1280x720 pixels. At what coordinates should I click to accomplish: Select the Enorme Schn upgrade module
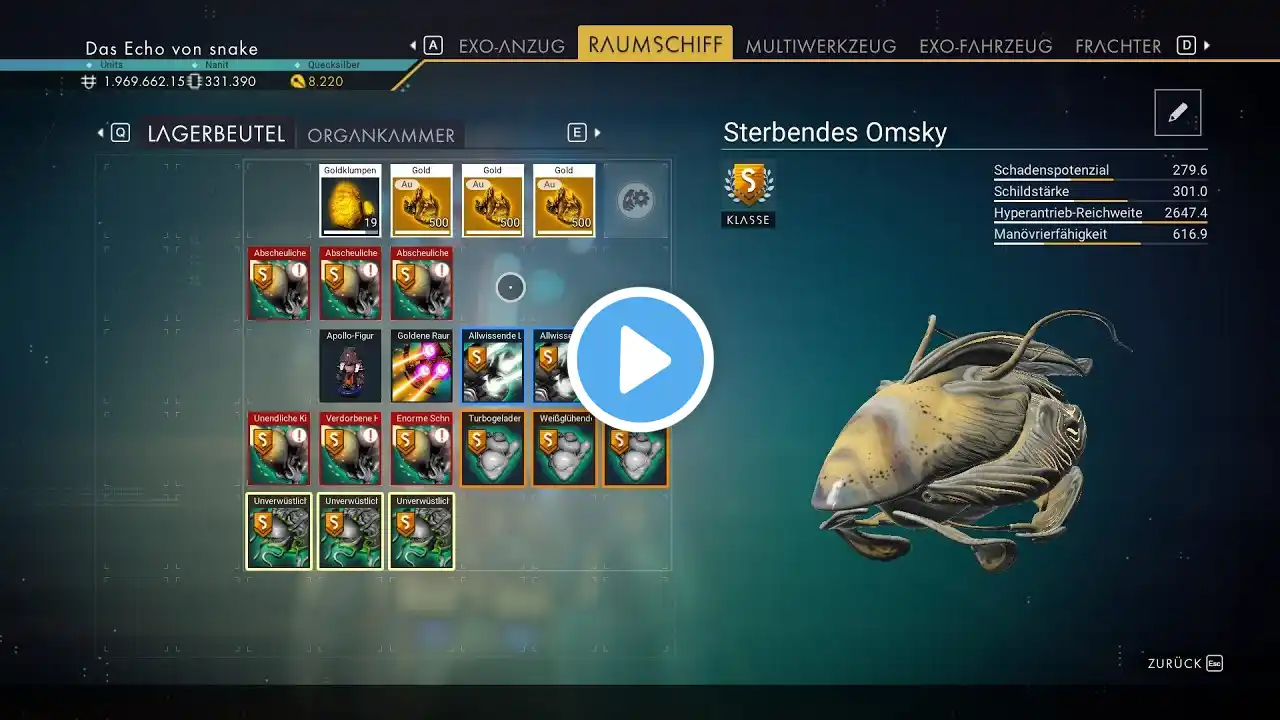coord(421,449)
